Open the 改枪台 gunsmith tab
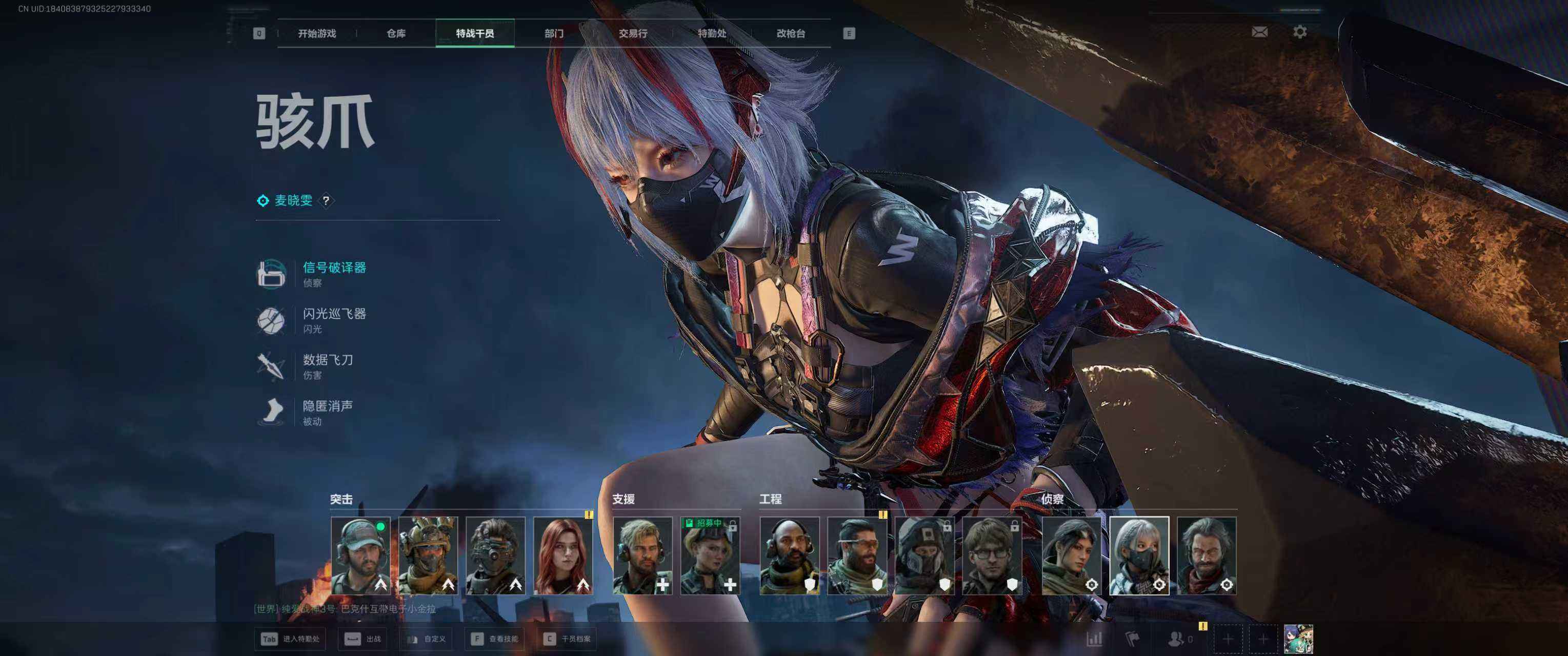This screenshot has width=1568, height=656. click(791, 33)
